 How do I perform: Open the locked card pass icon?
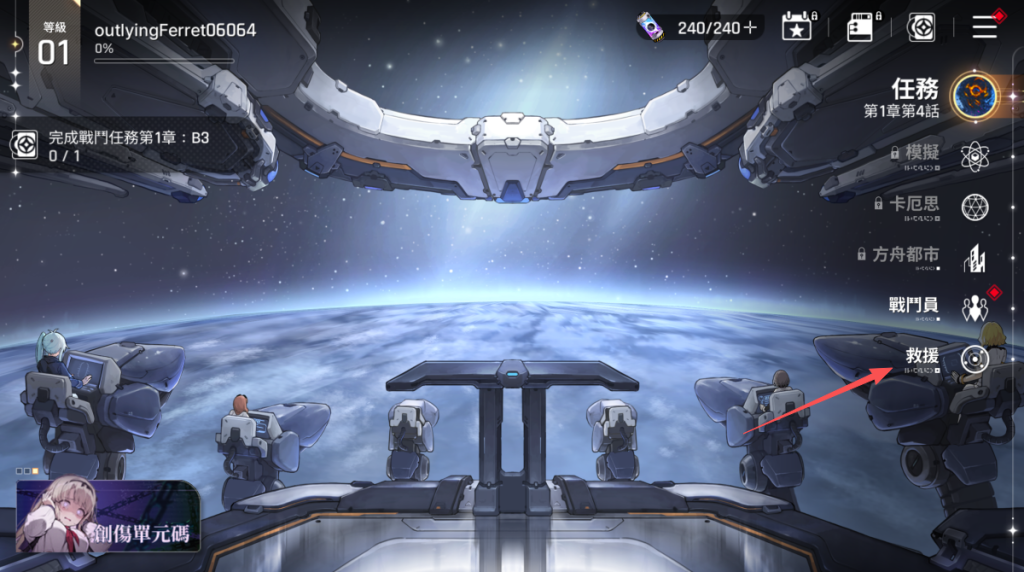tap(860, 27)
